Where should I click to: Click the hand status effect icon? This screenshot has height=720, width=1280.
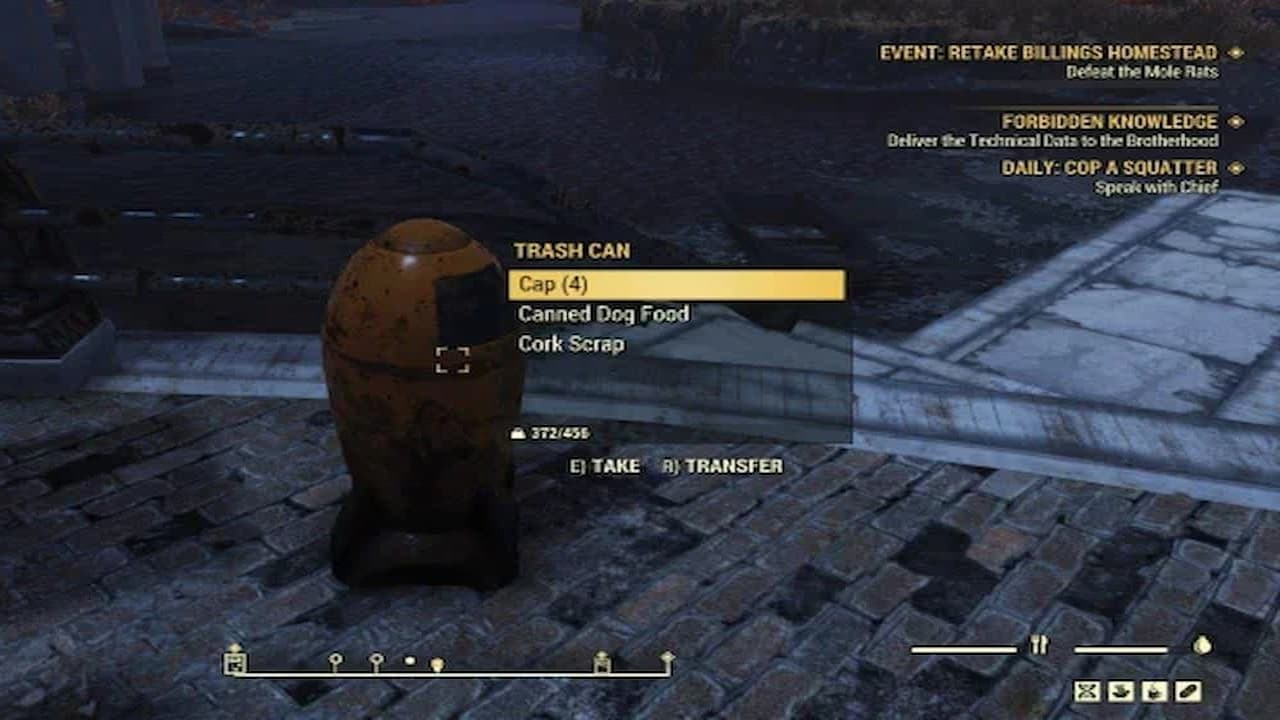[1121, 692]
